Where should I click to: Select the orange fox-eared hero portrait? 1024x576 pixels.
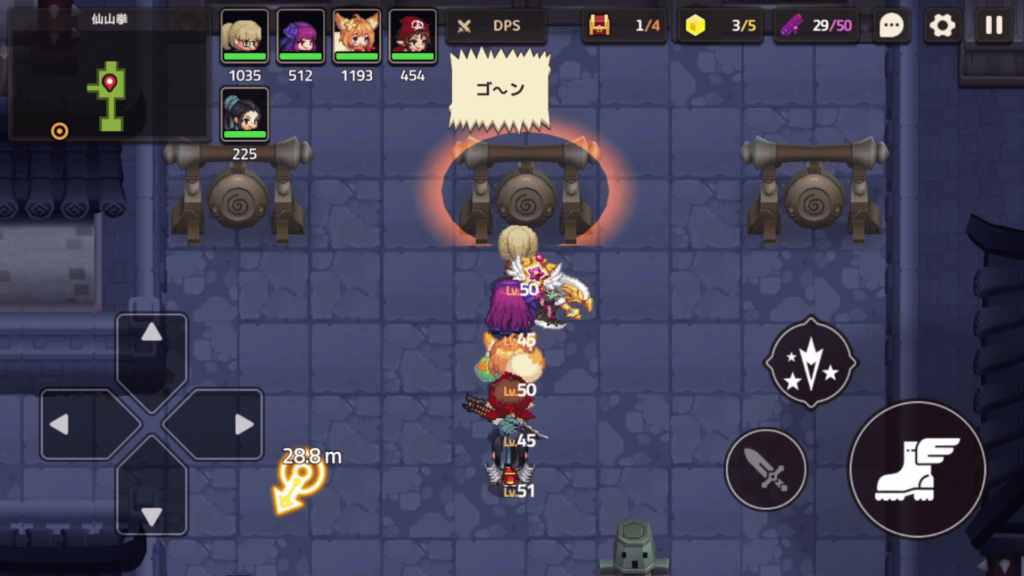pos(356,37)
